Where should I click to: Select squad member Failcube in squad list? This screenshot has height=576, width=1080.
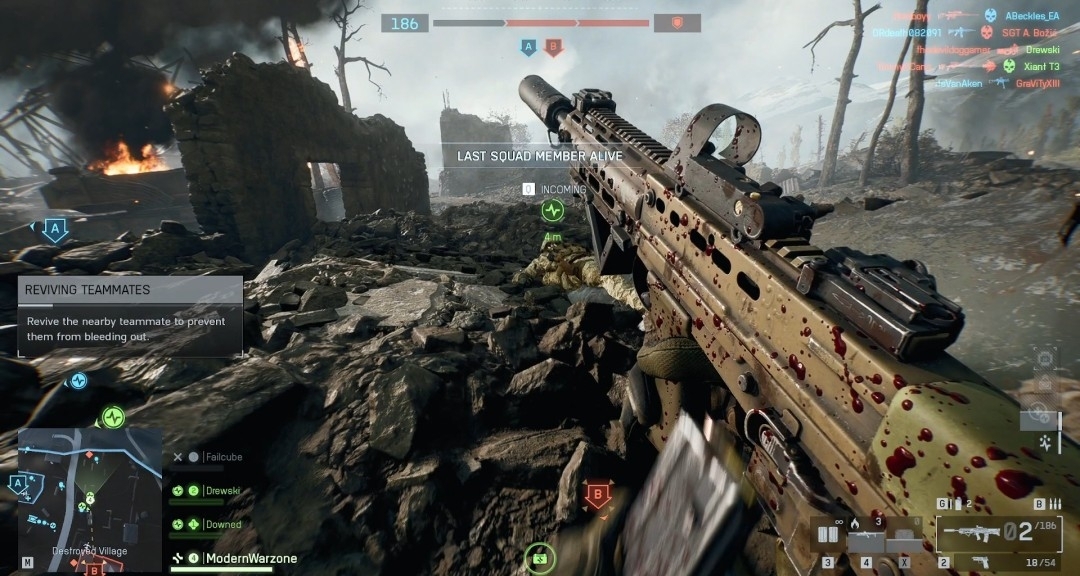coord(223,457)
